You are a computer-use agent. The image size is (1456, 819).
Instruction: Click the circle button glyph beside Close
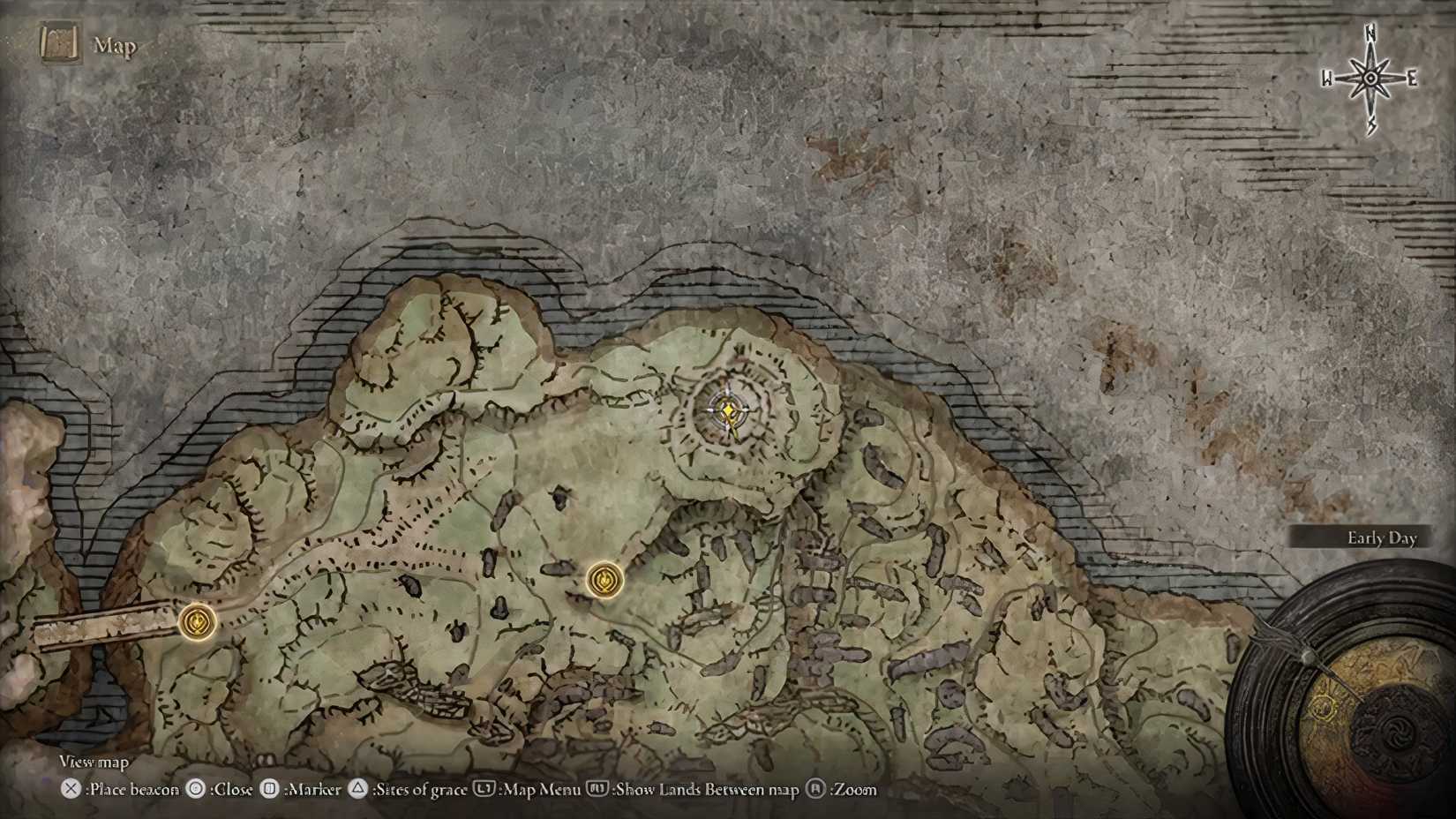point(195,790)
